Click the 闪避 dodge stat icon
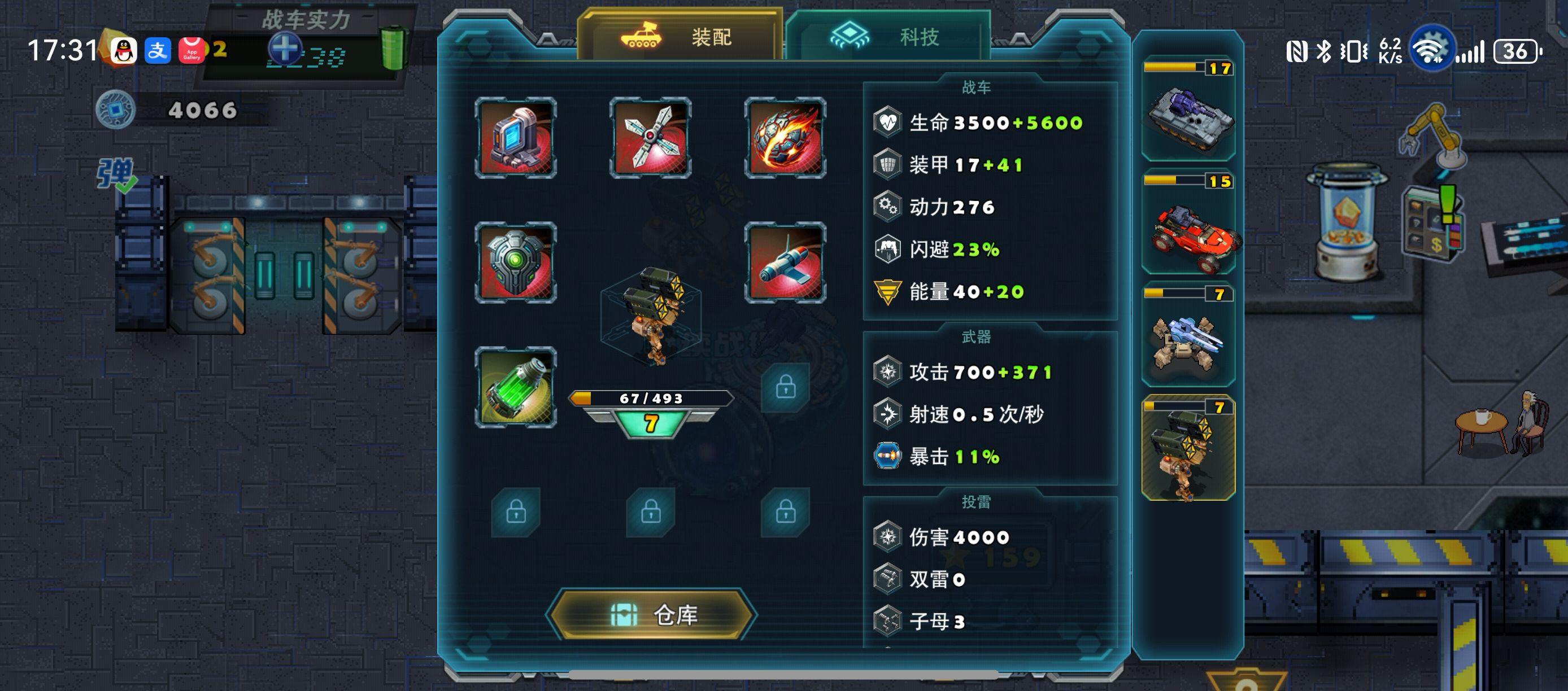The height and width of the screenshot is (691, 1568). (x=888, y=249)
